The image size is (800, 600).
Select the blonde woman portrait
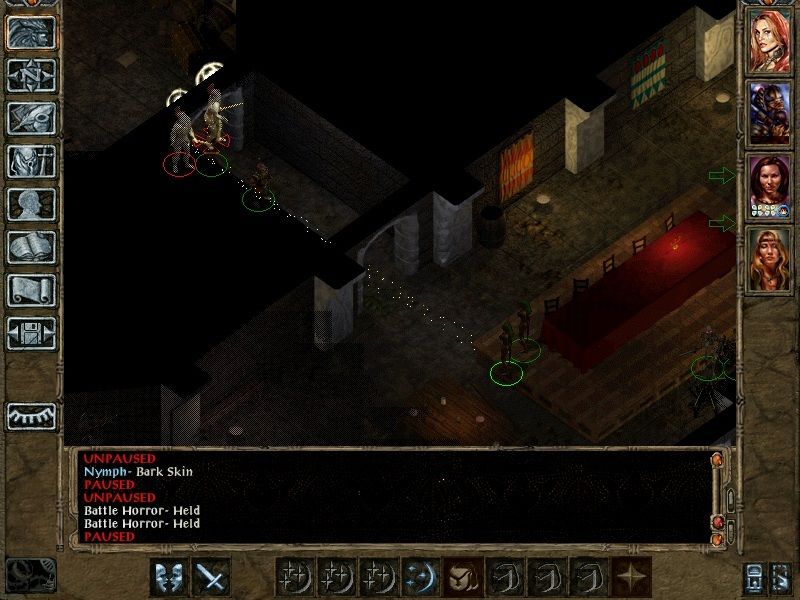tap(769, 258)
